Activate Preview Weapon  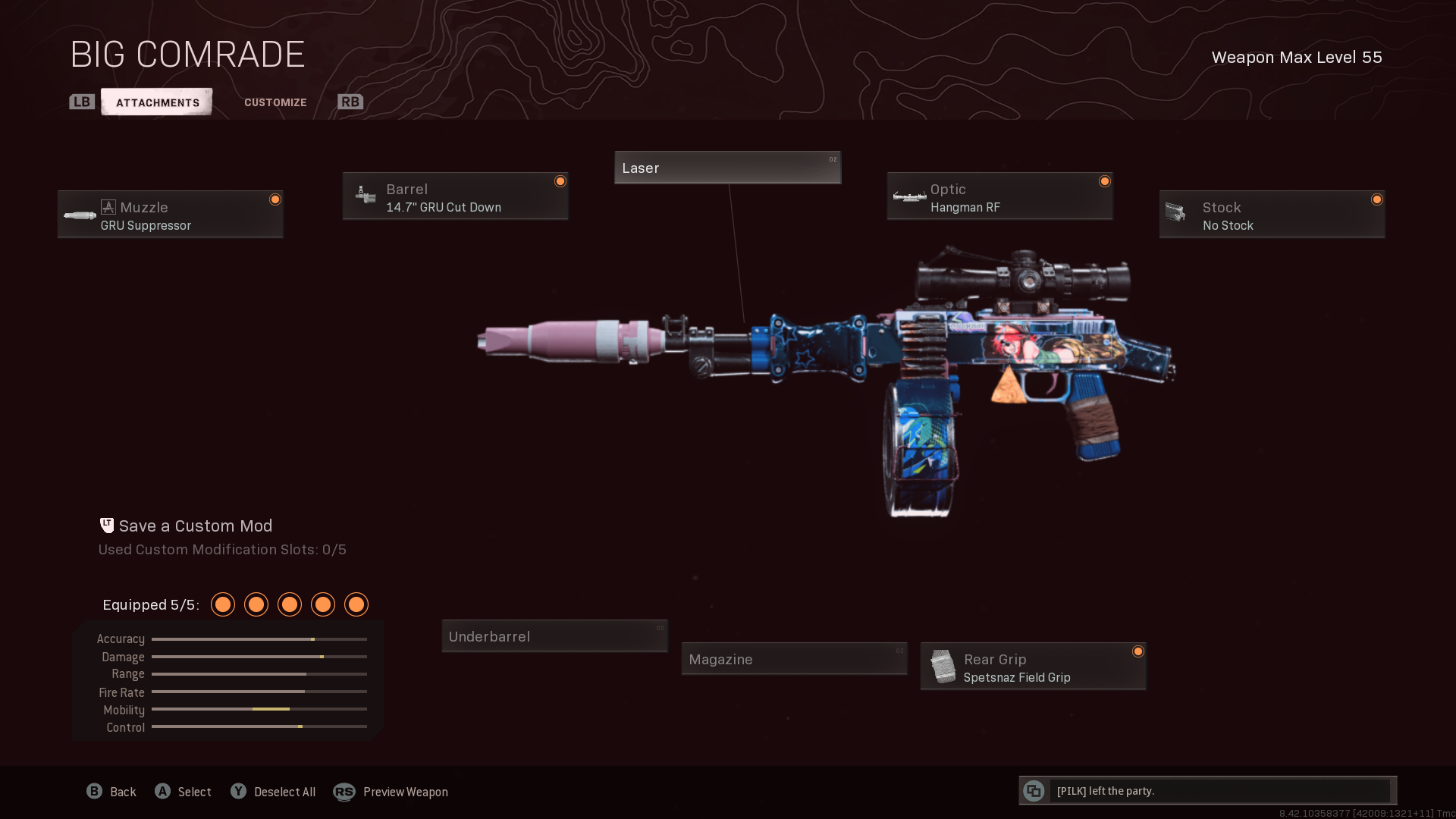[405, 792]
